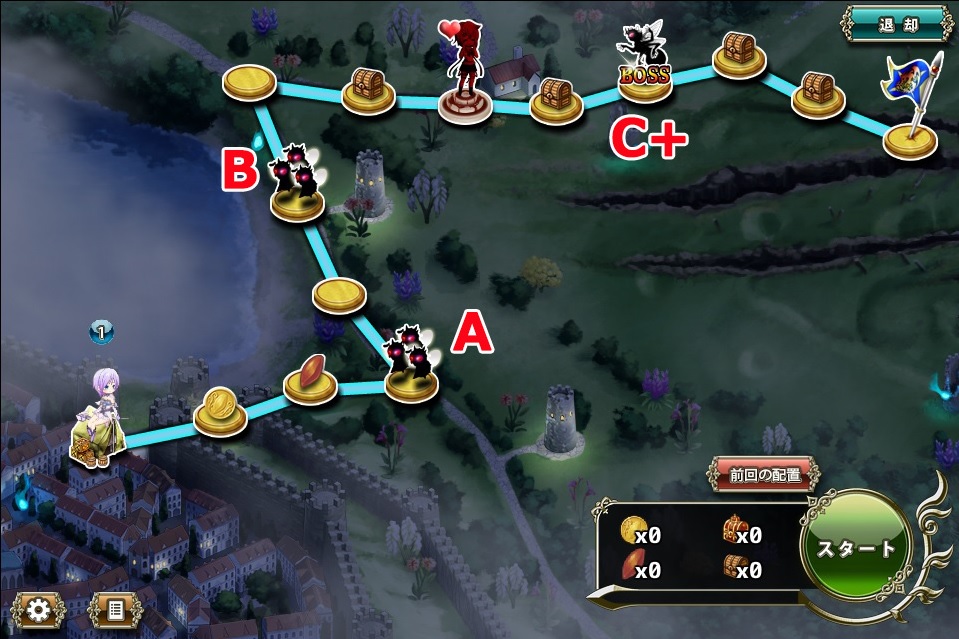
Task: Open the document list icon
Action: 115,609
